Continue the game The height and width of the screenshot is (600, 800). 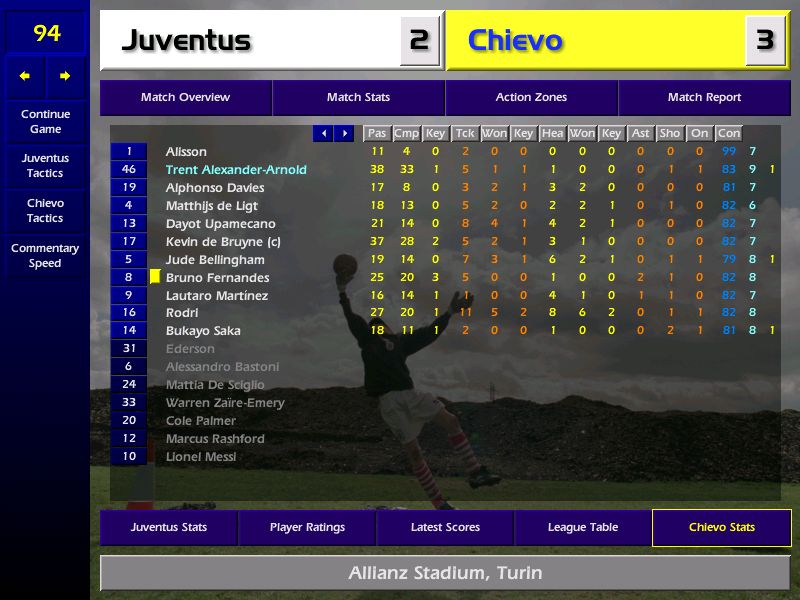[x=45, y=121]
